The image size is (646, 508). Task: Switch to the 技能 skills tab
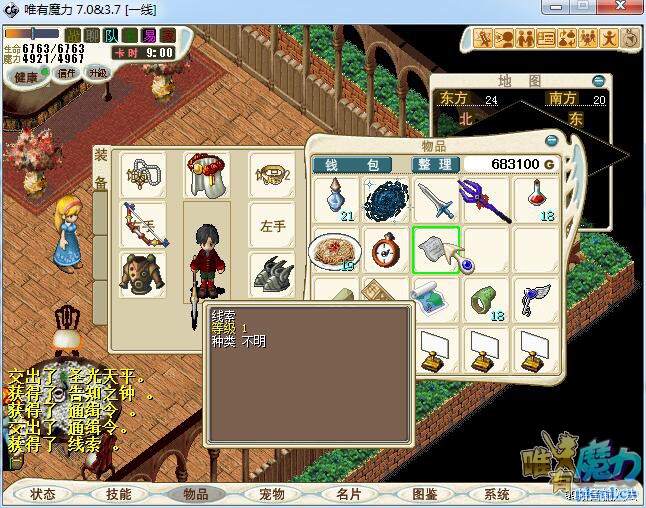(119, 494)
